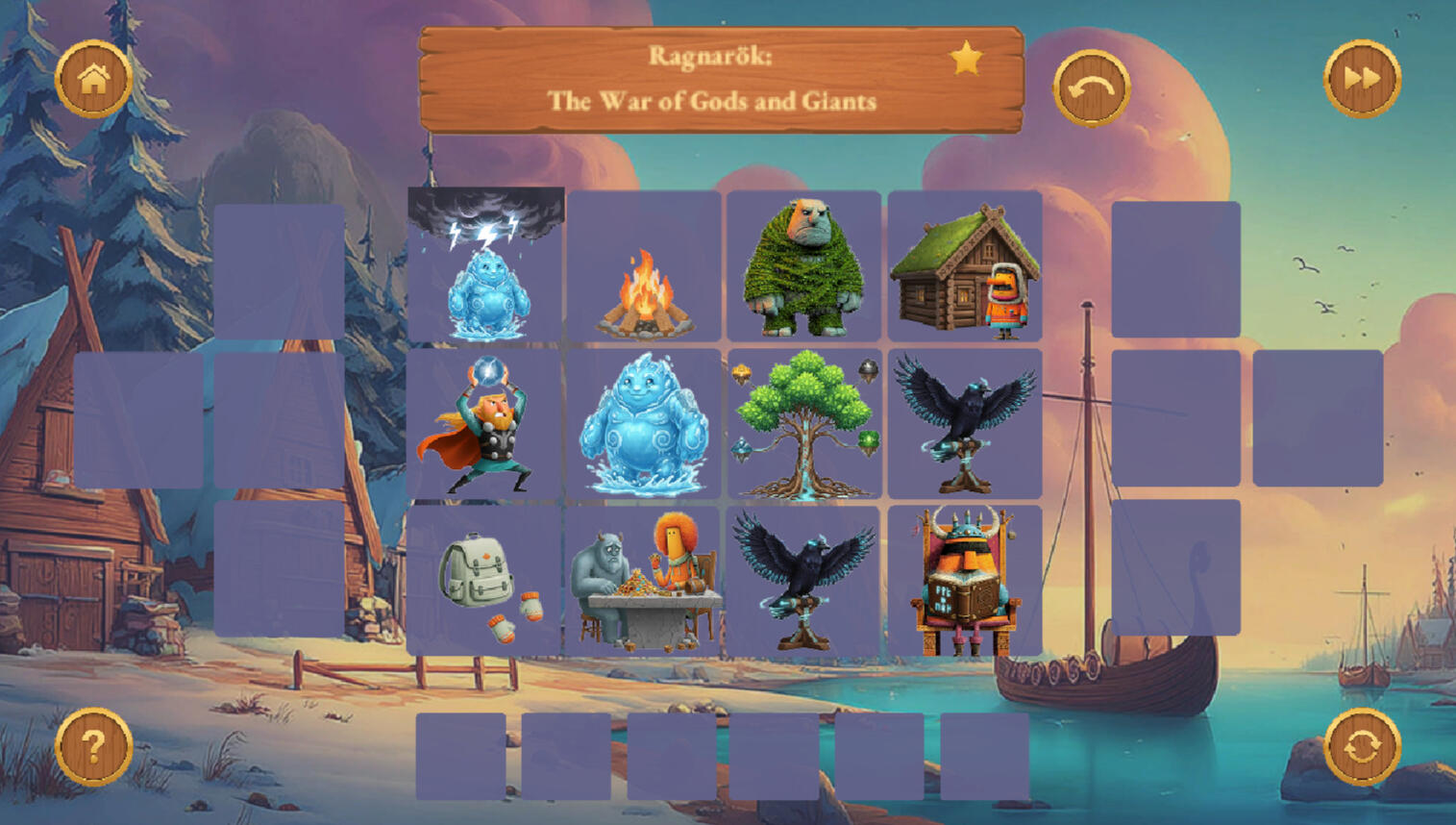Choose the red-bearded god holding orb tile
This screenshot has height=825, width=1456.
coord(486,424)
